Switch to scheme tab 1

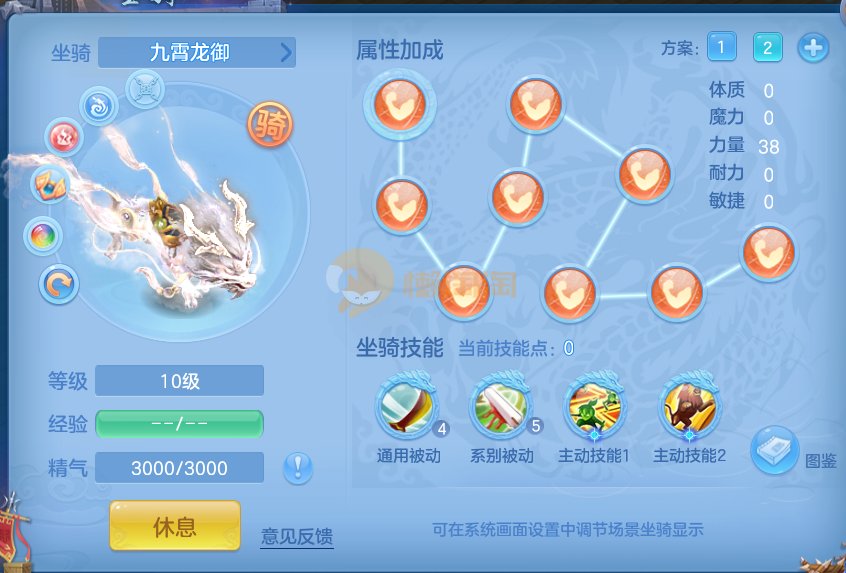click(722, 47)
